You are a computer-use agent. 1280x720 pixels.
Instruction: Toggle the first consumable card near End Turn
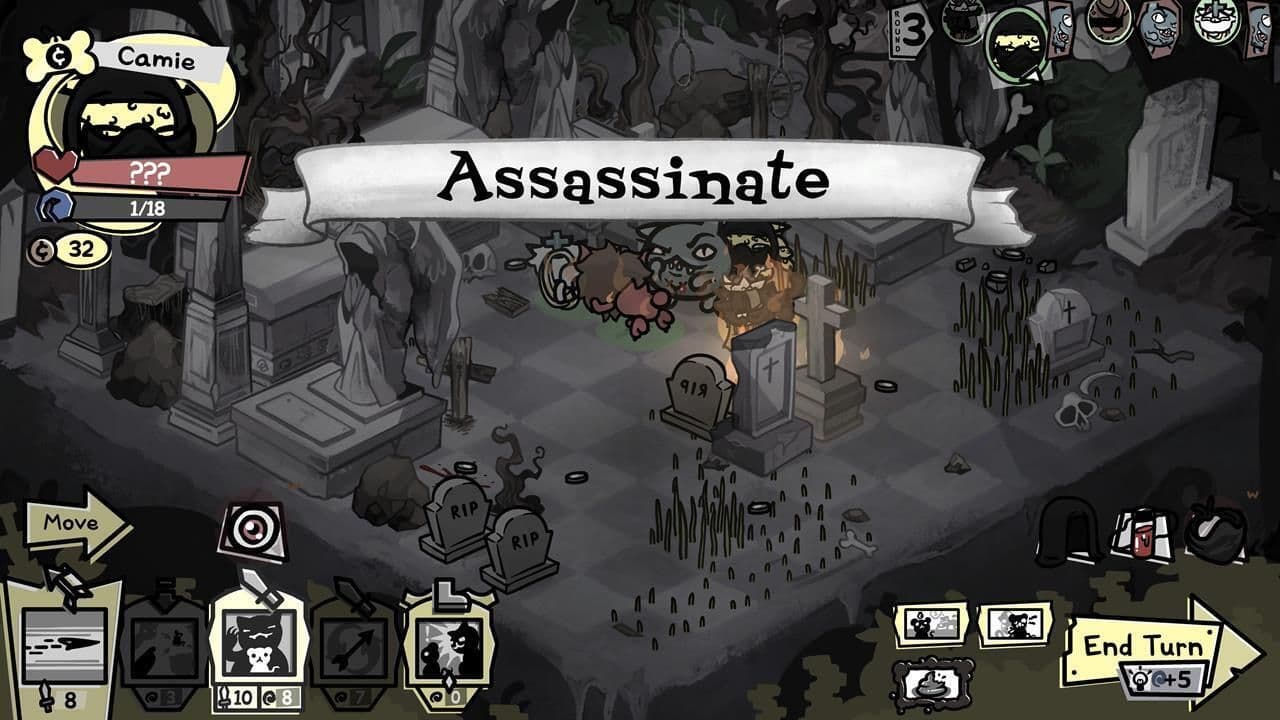click(932, 625)
